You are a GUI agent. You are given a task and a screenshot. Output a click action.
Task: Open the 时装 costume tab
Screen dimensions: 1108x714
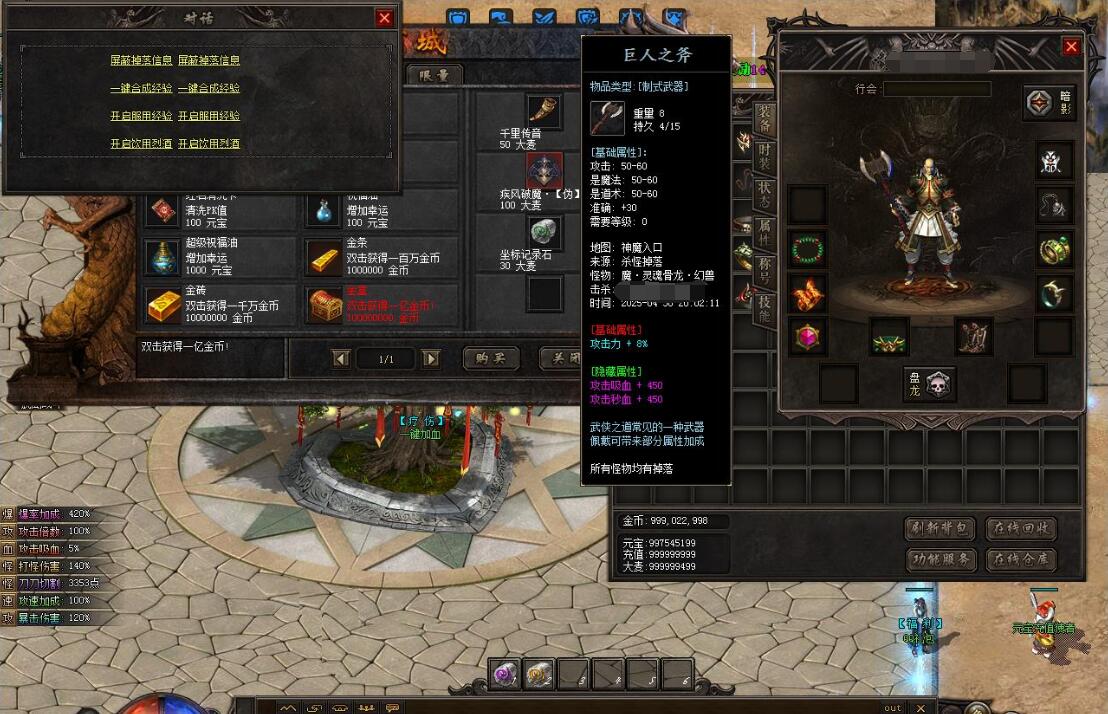(x=764, y=157)
